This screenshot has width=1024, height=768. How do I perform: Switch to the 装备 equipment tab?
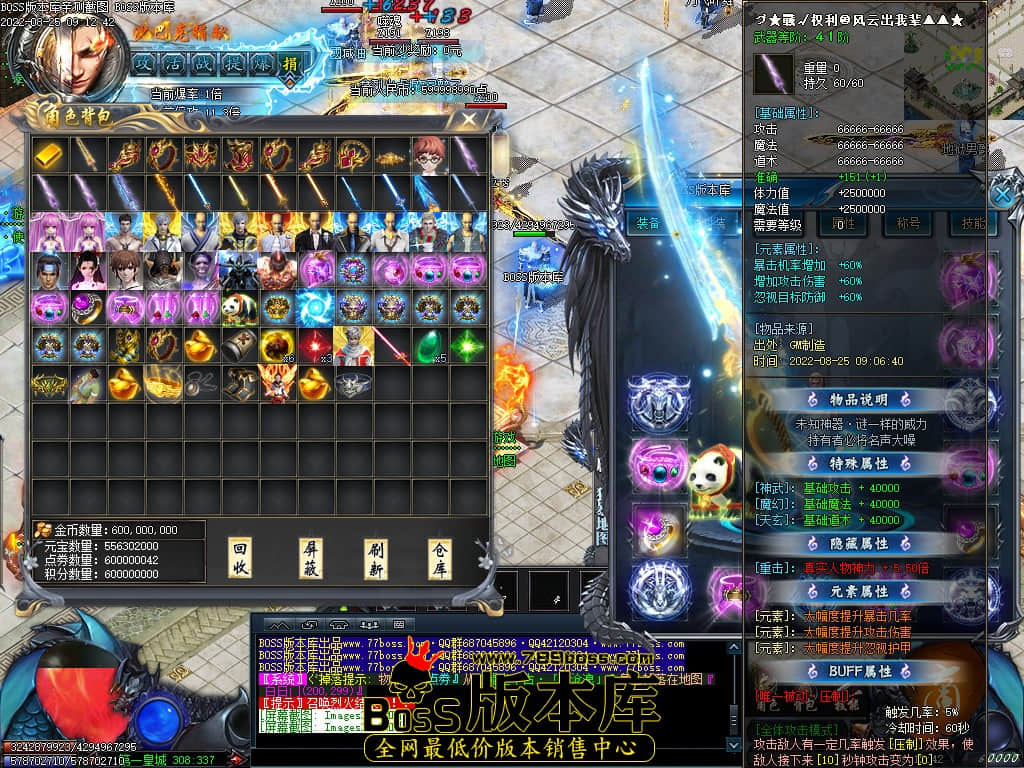648,223
